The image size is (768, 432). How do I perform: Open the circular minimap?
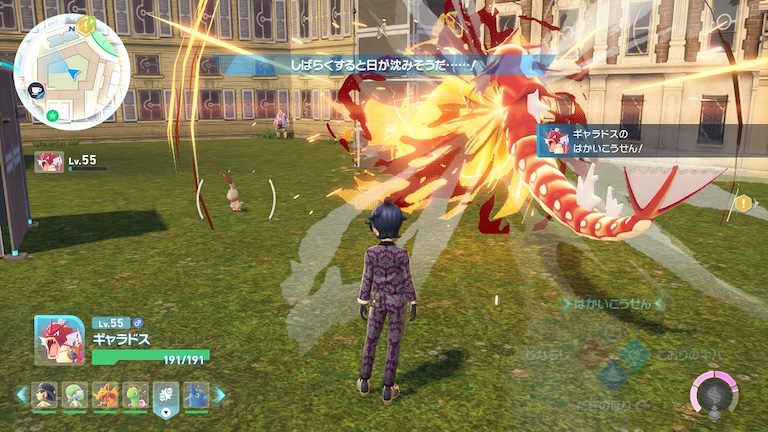pos(71,66)
